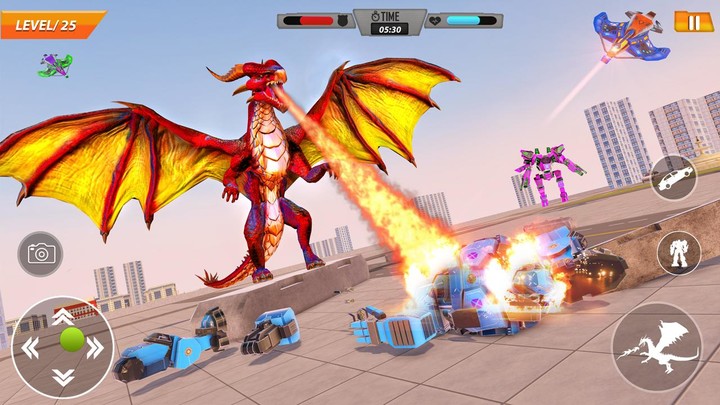720x405 pixels.
Task: Switch to robot form
Action: click(678, 253)
